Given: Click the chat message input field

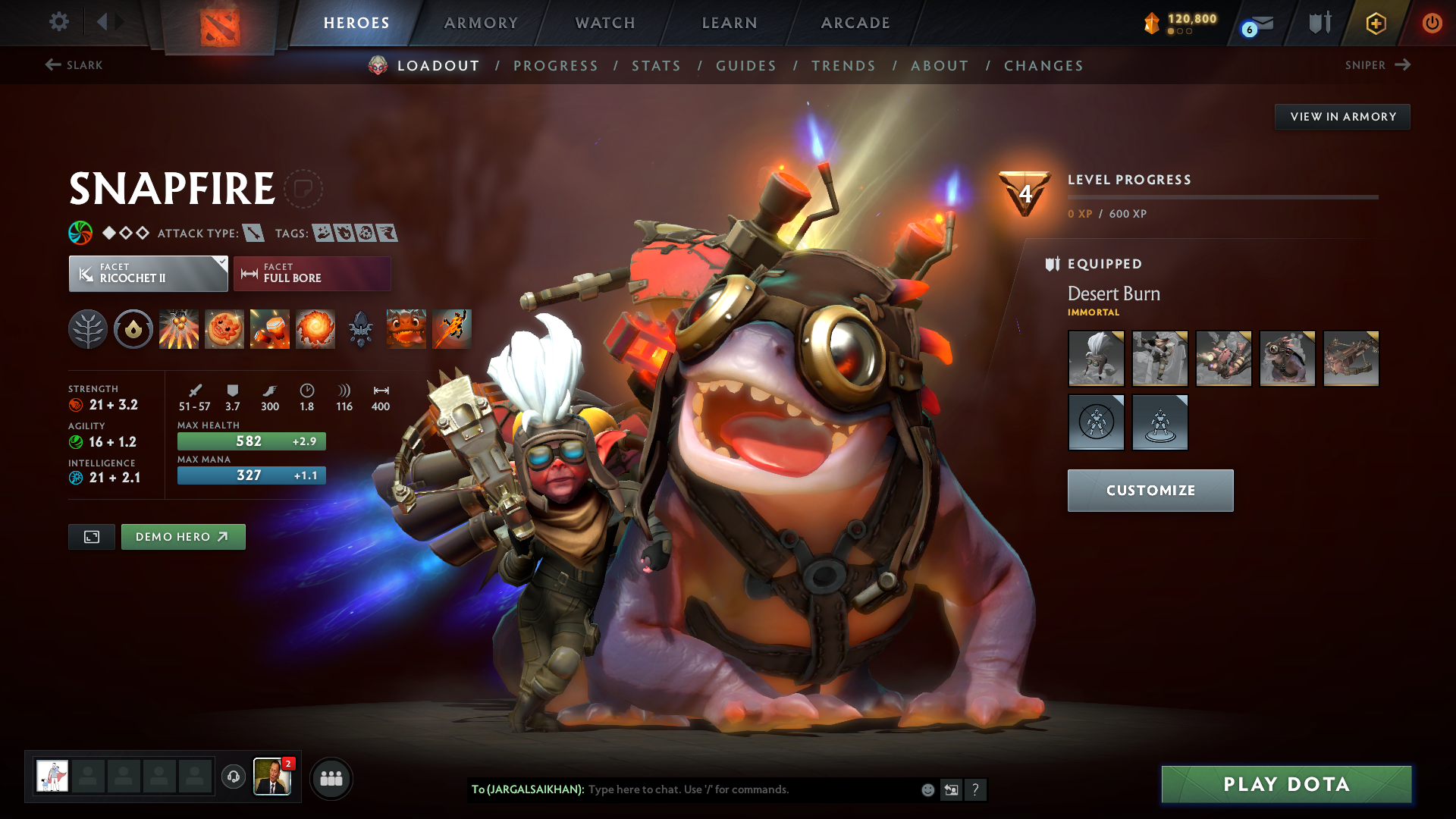Looking at the screenshot, I should [751, 789].
